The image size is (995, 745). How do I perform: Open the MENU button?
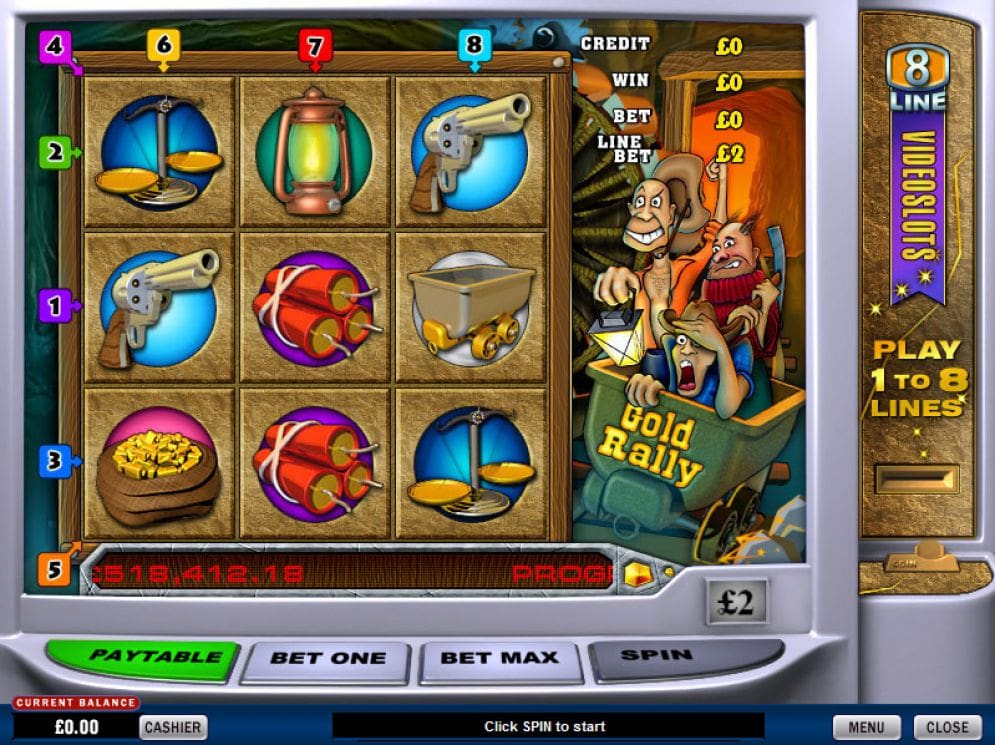coord(866,727)
